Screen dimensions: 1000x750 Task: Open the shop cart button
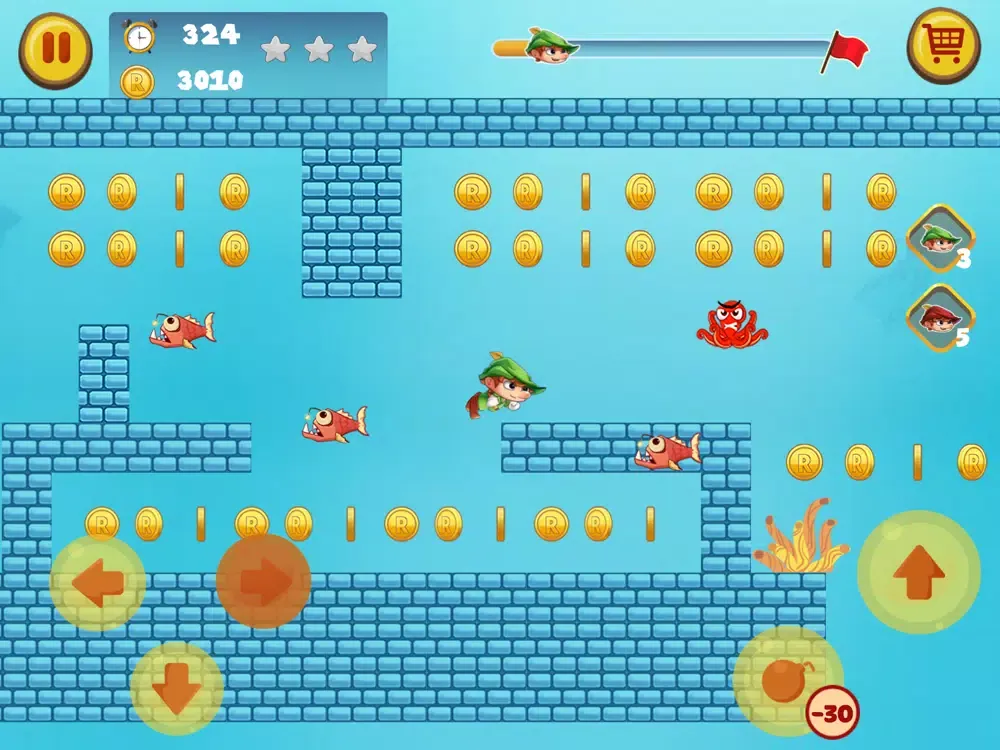[943, 45]
